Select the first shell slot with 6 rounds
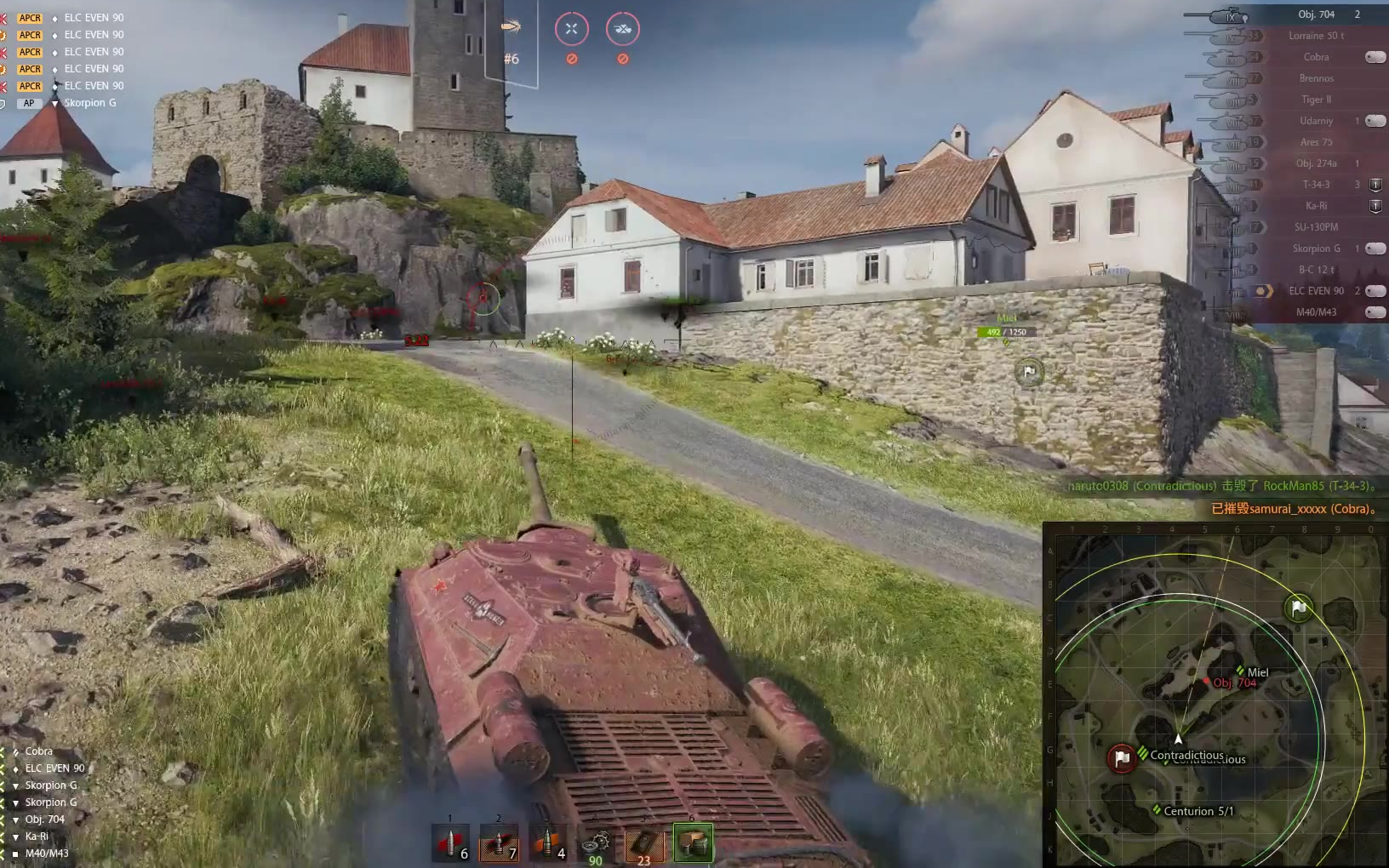This screenshot has width=1389, height=868. click(x=450, y=843)
